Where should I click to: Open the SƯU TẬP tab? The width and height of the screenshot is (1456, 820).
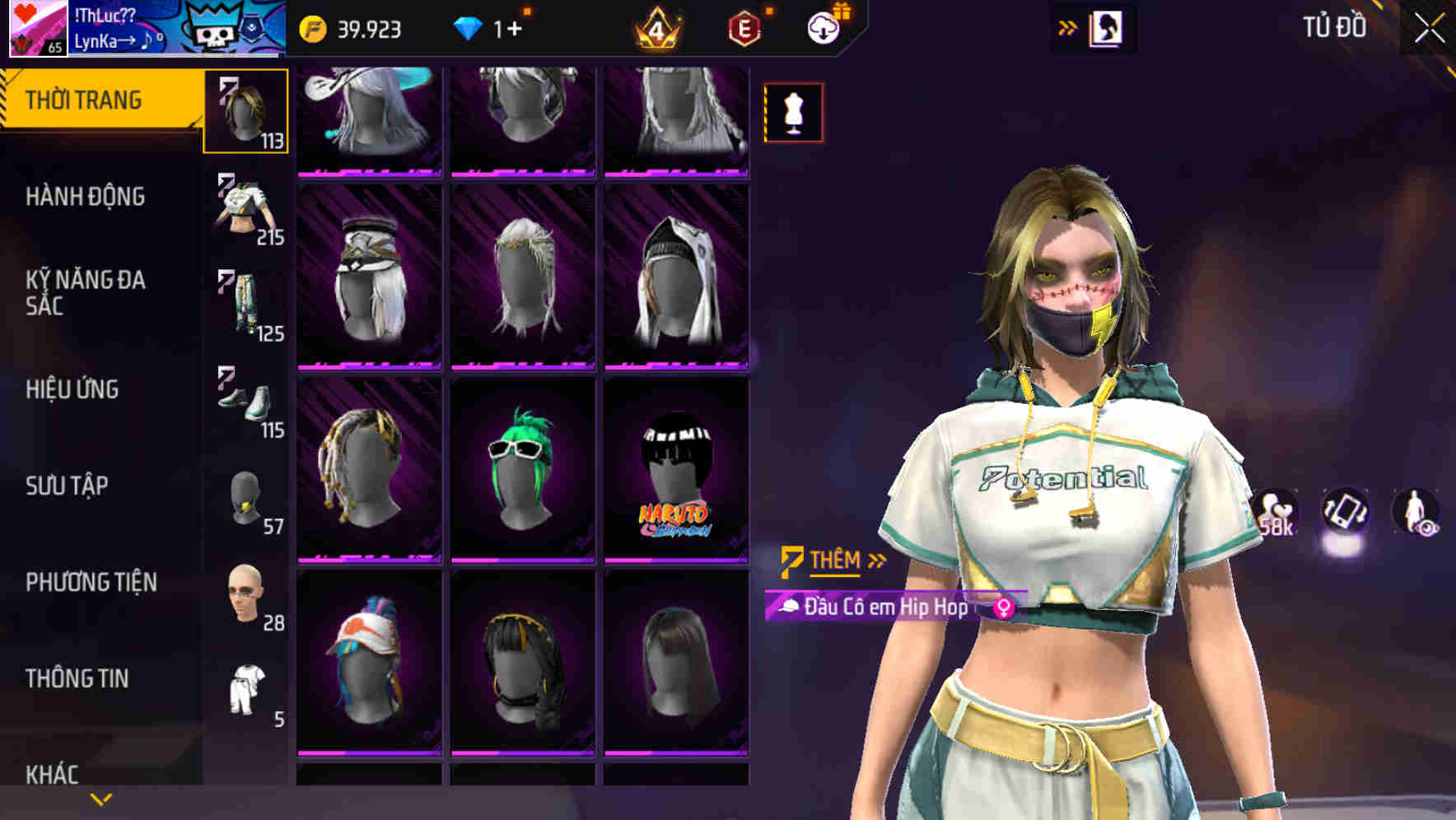tap(68, 487)
